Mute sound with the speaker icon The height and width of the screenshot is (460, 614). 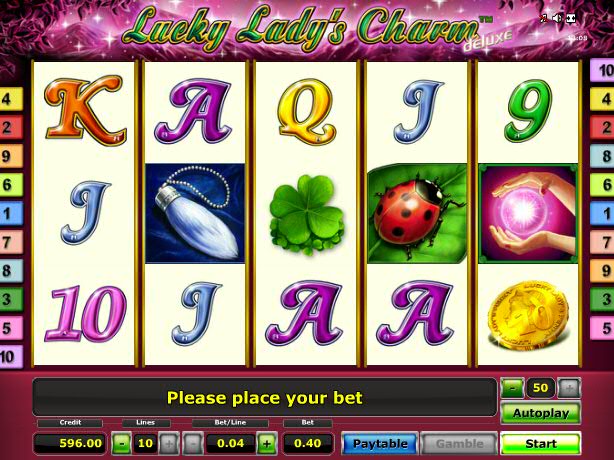tap(557, 18)
